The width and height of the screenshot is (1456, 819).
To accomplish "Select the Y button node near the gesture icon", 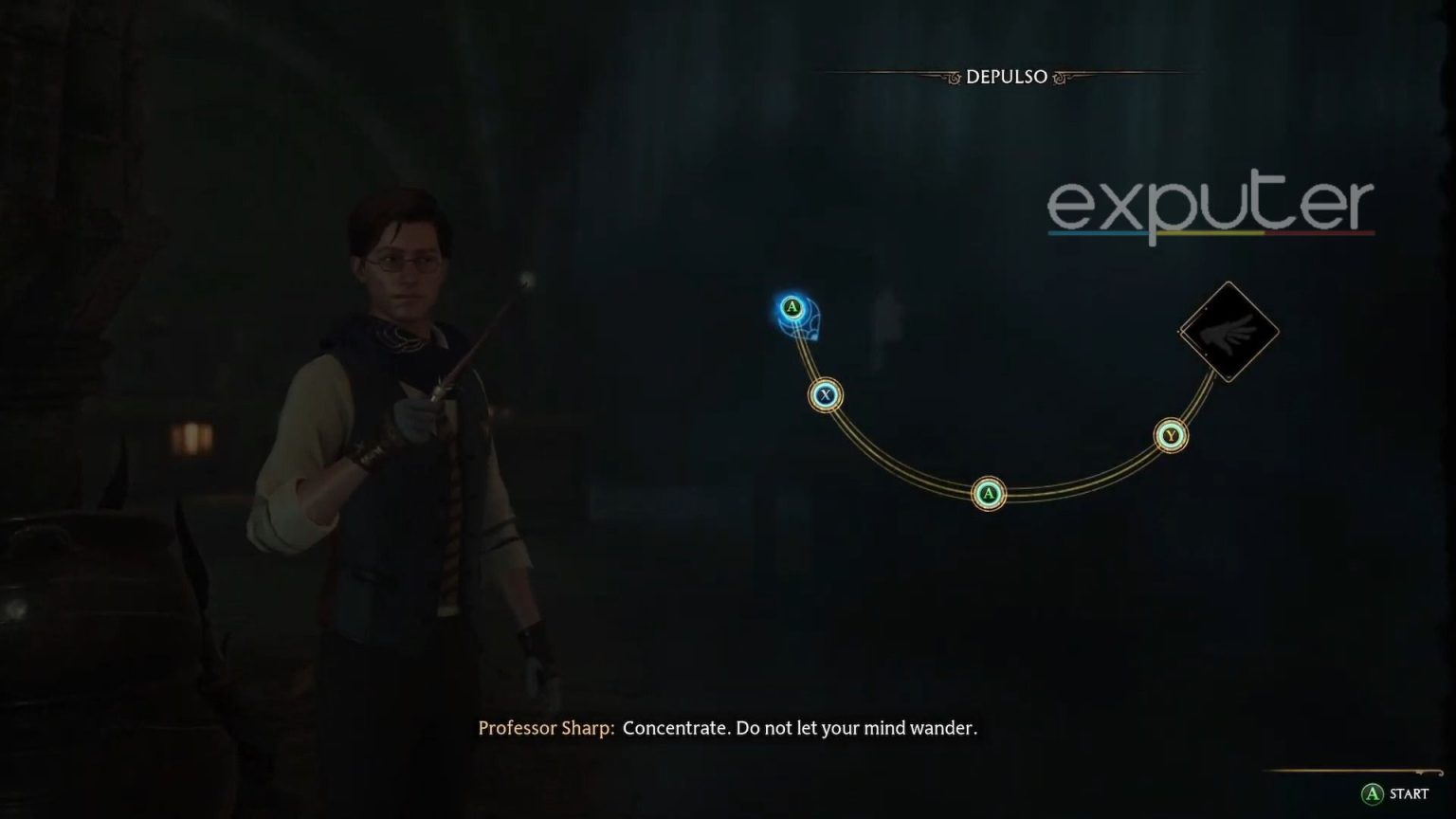I will click(x=1171, y=433).
